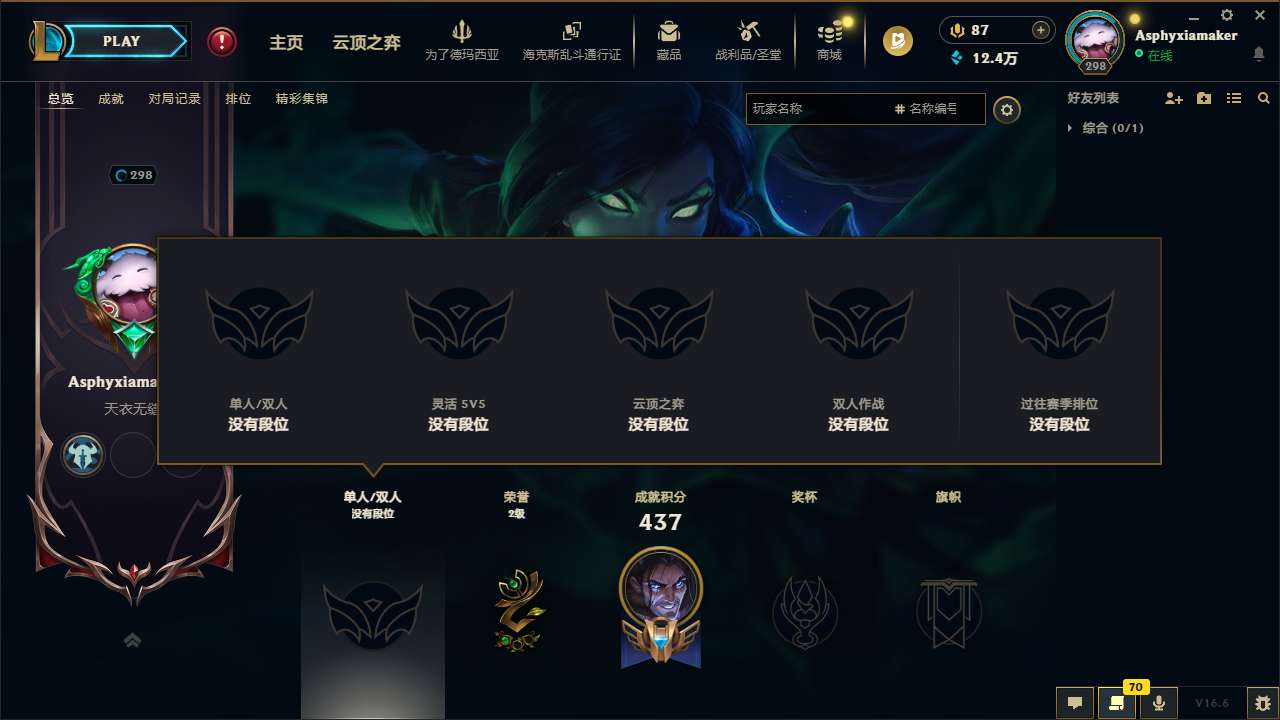Click the red alert notification icon
The image size is (1280, 720).
pos(221,41)
